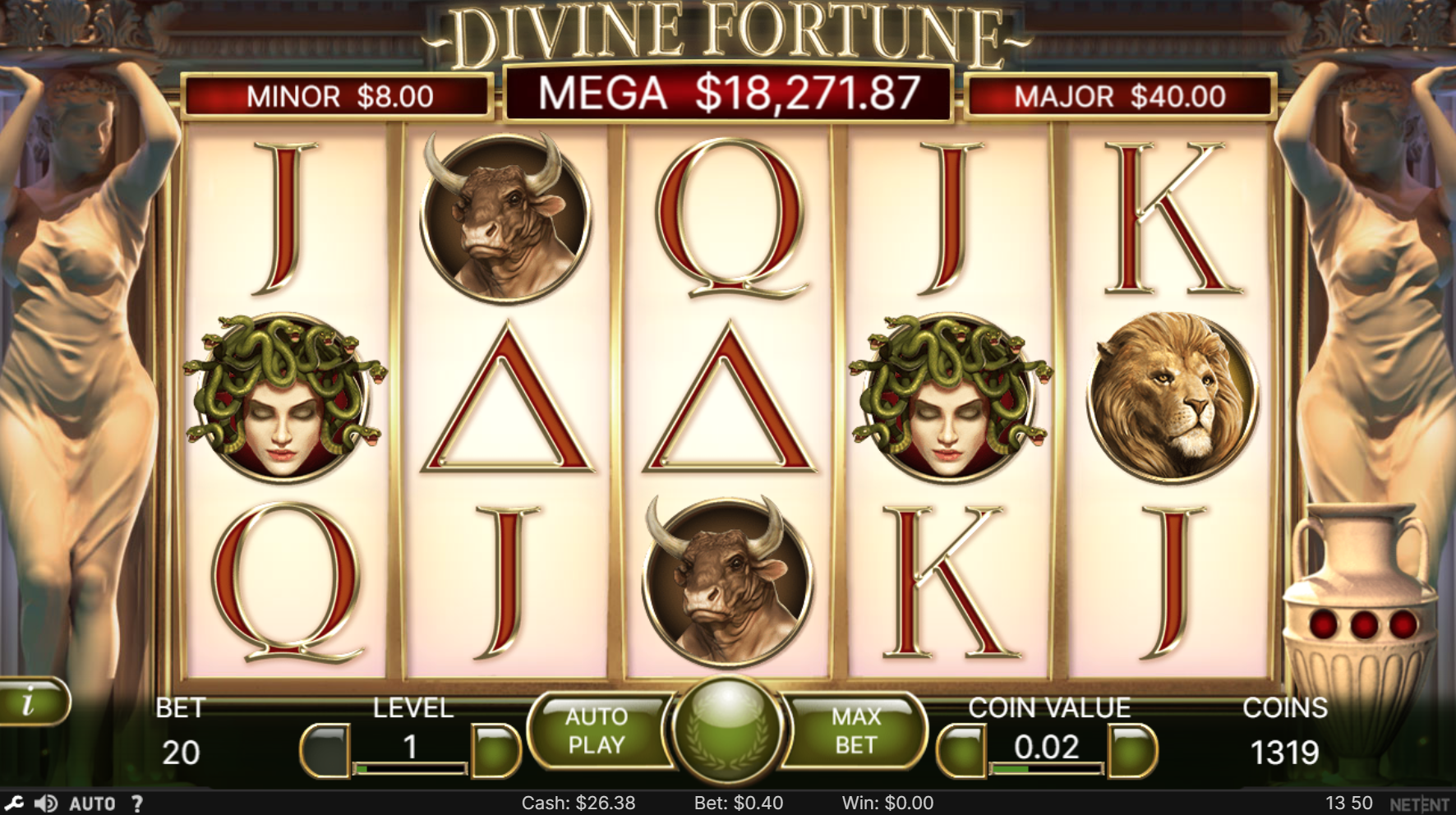This screenshot has height=815, width=1456.
Task: Select the Minor $8.00 jackpot display
Action: pos(336,96)
